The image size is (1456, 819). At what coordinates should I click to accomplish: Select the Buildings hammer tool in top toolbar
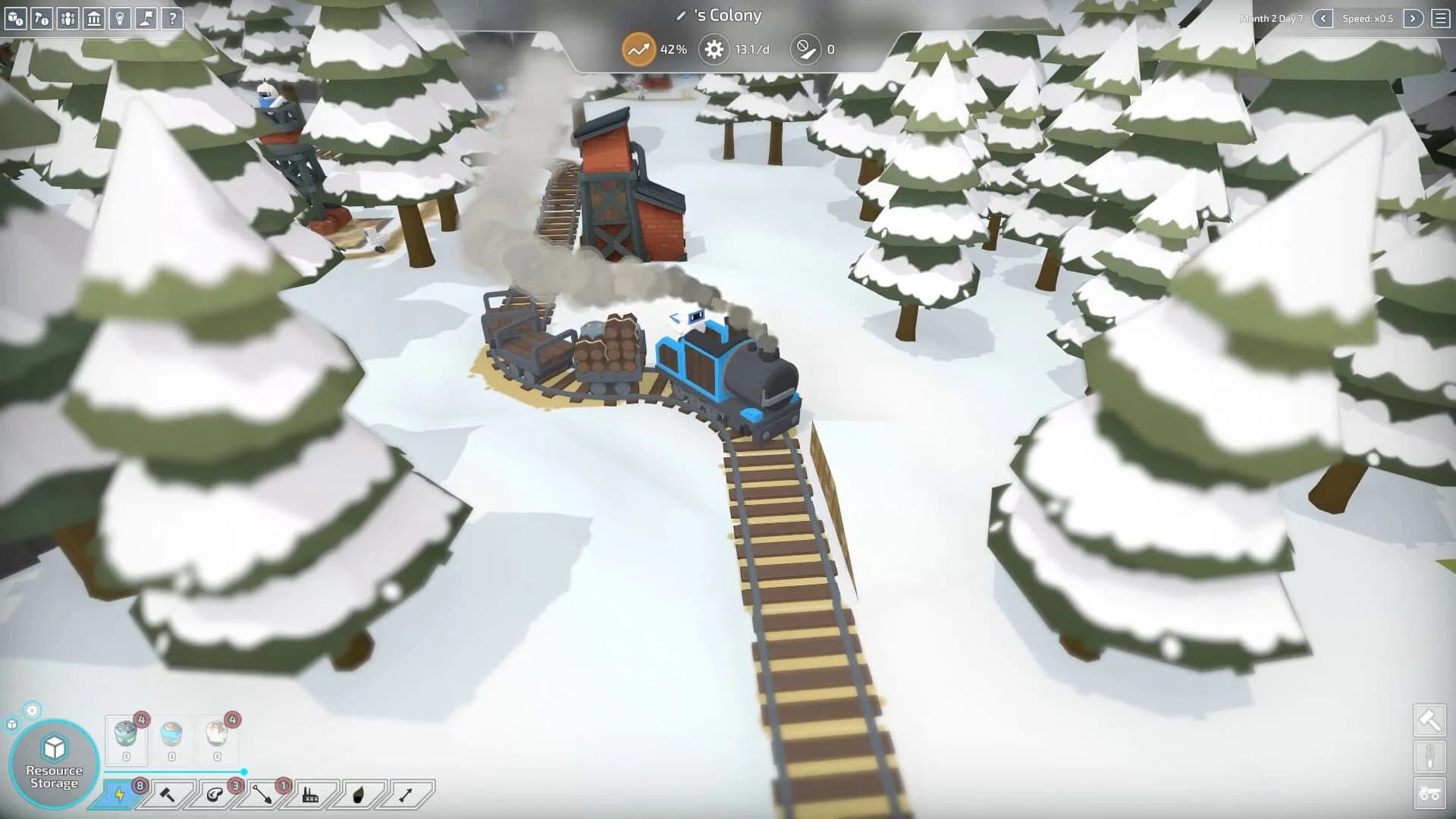tap(41, 19)
